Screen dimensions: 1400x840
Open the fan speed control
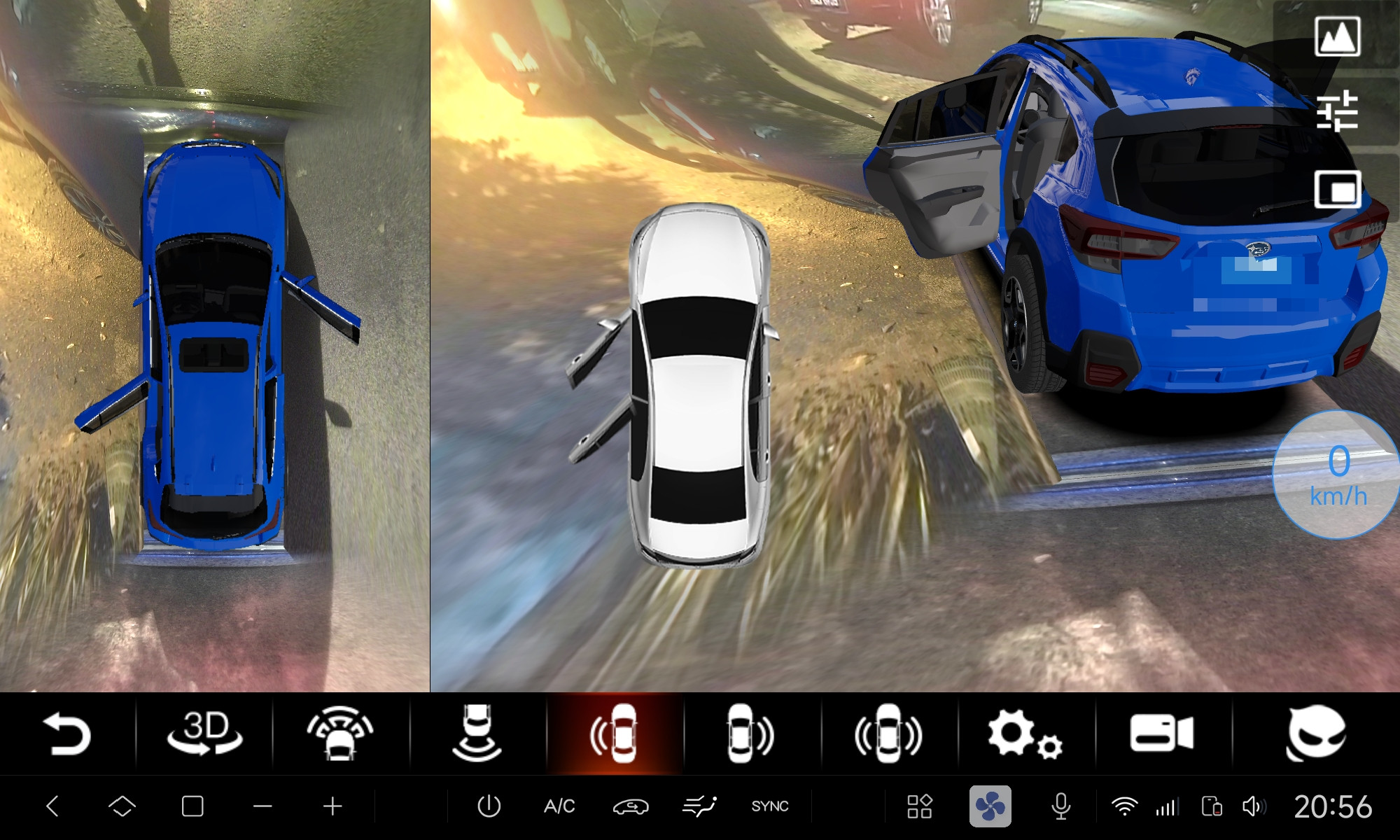990,806
